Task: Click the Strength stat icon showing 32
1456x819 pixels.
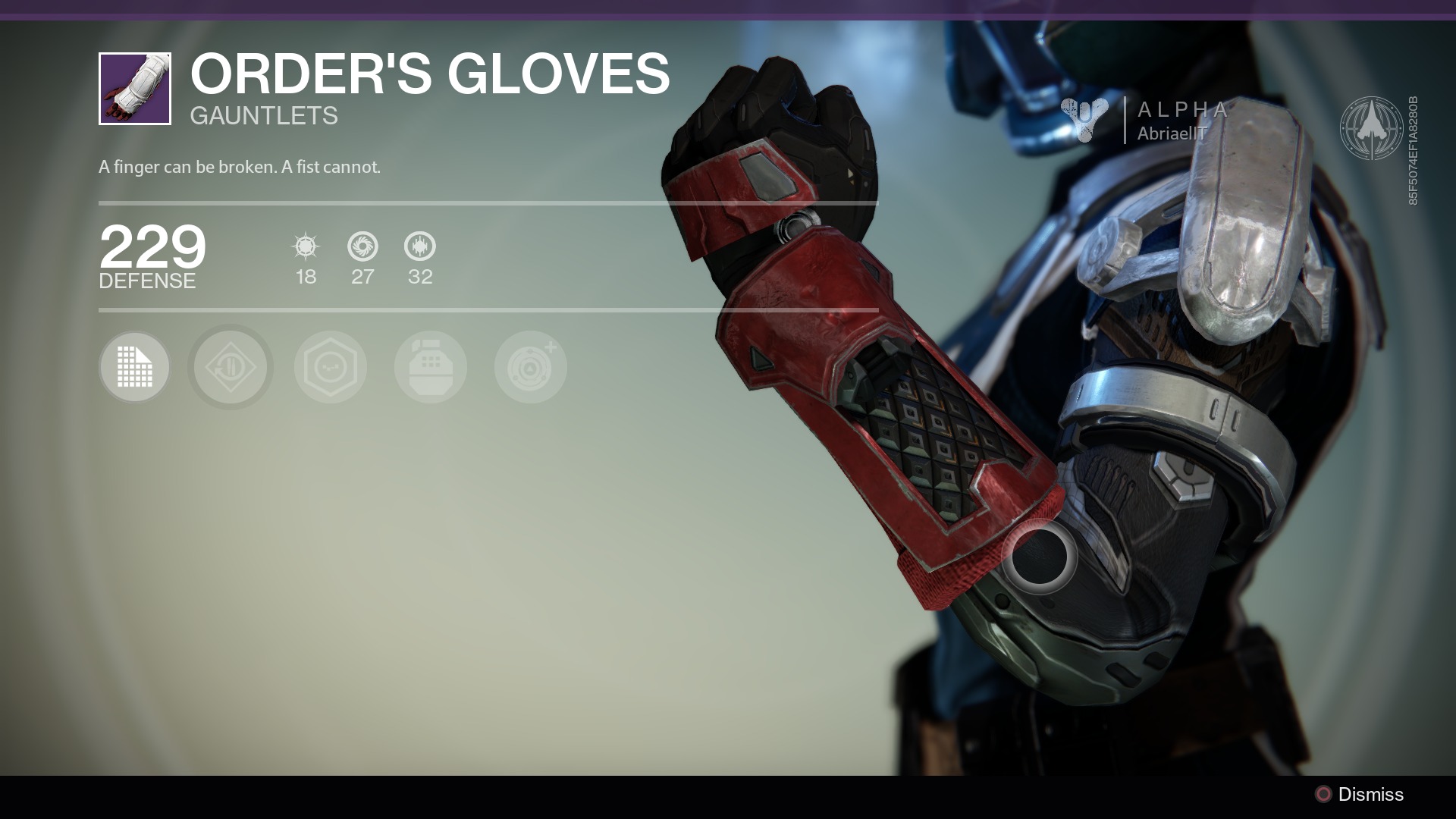Action: click(420, 246)
